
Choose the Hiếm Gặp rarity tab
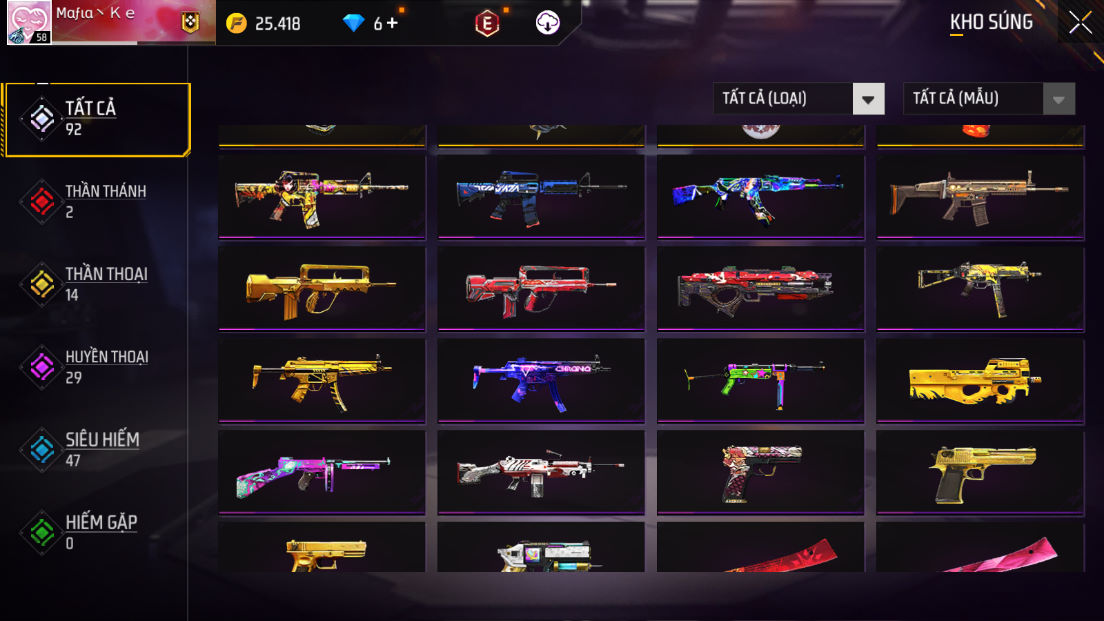point(96,532)
